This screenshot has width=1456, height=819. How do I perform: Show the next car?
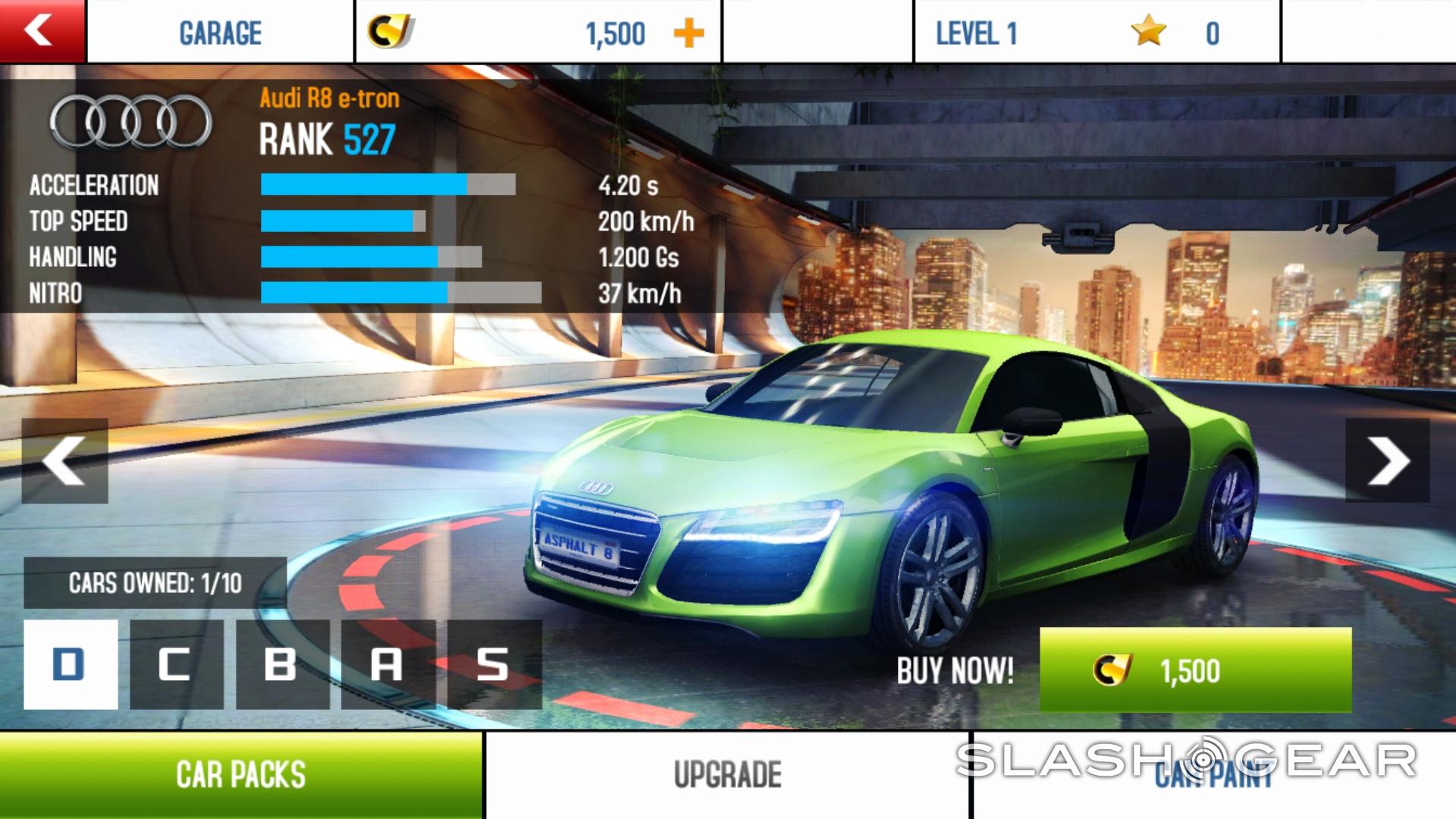[1387, 461]
